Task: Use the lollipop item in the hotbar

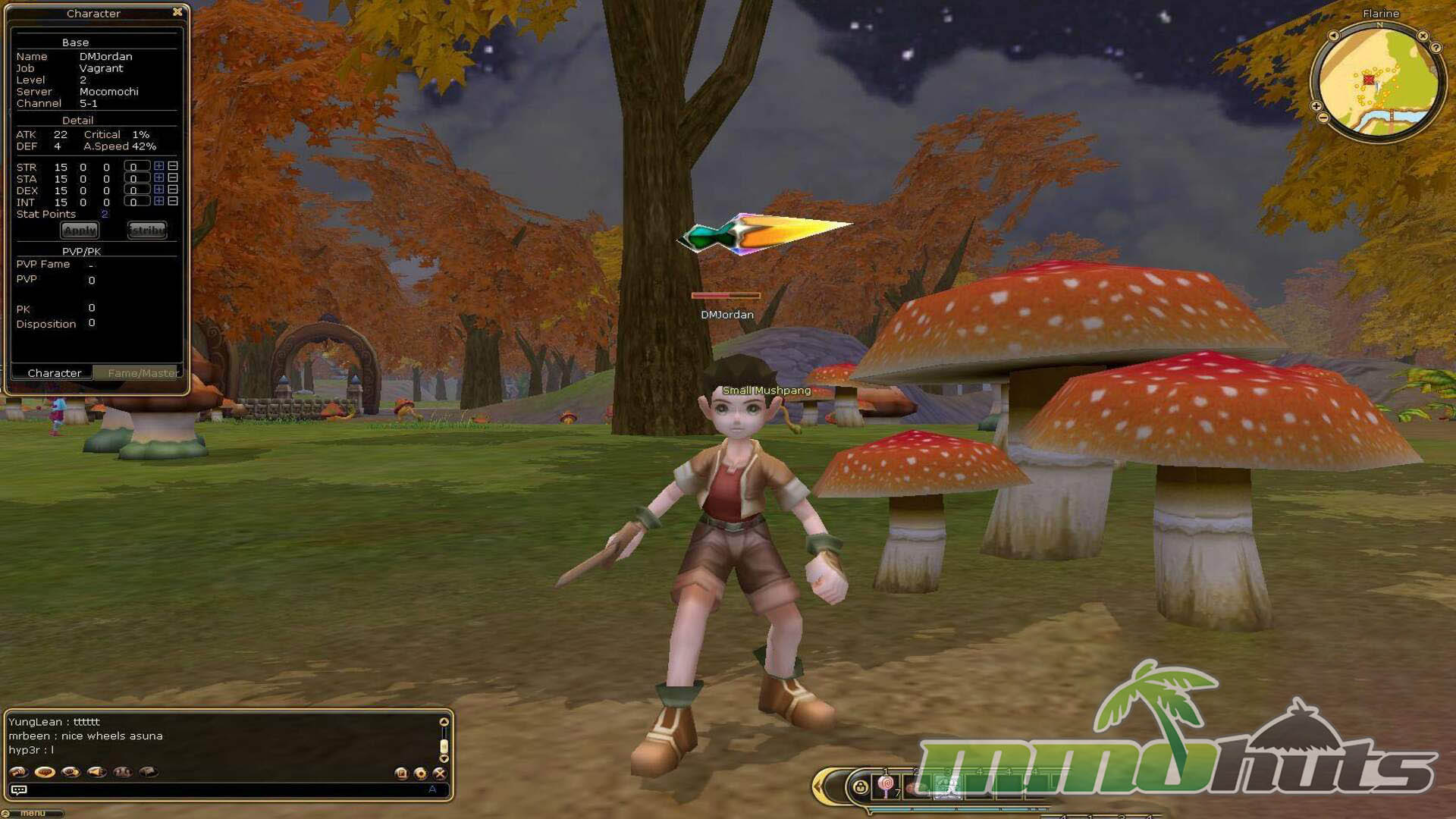Action: click(x=885, y=786)
